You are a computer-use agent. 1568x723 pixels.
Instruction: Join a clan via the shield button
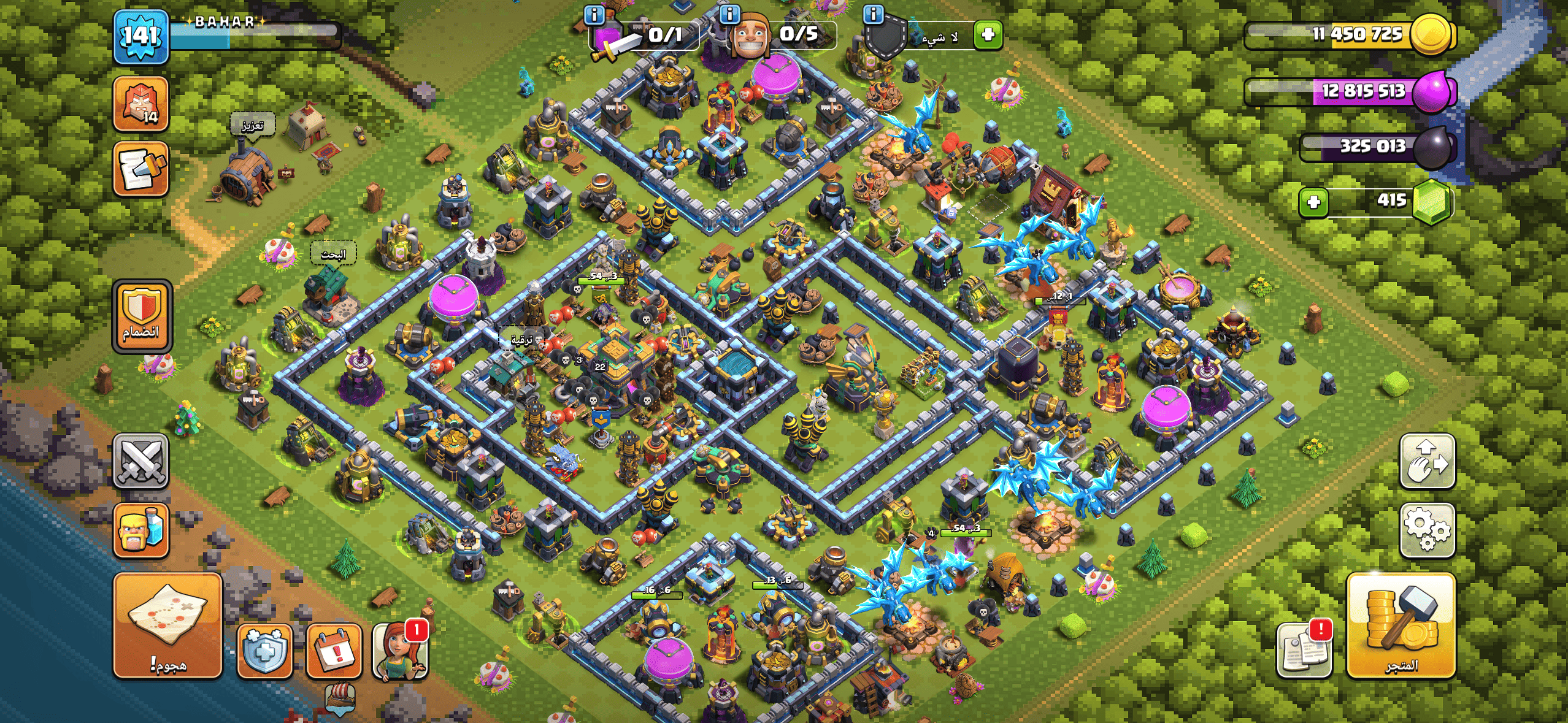point(142,316)
